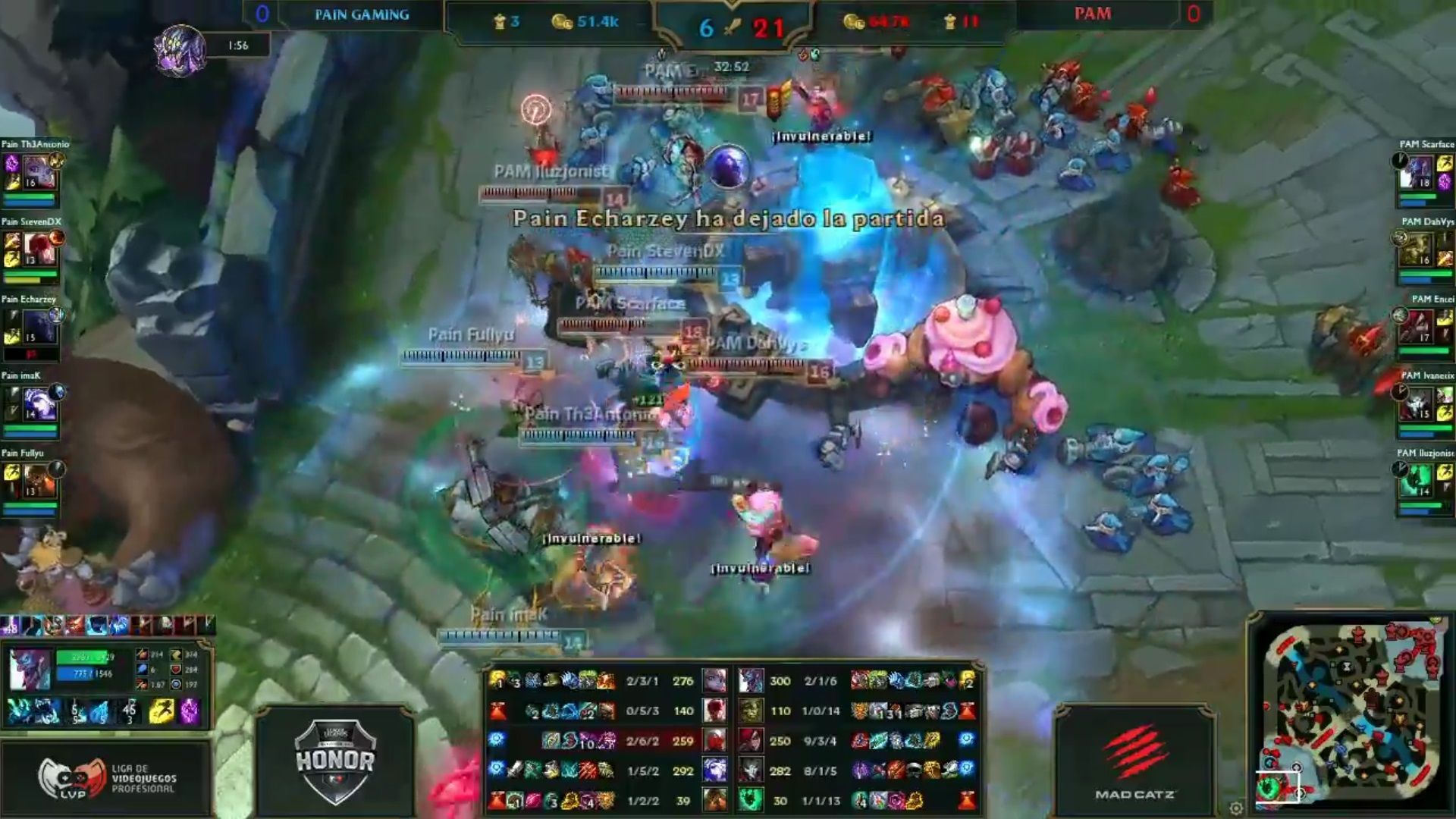Open settings with the gear beside the minimap

pos(1236,808)
